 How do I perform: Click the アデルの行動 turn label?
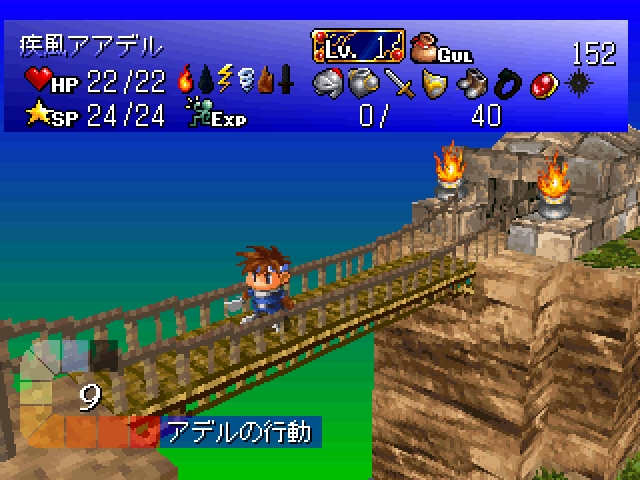point(240,432)
